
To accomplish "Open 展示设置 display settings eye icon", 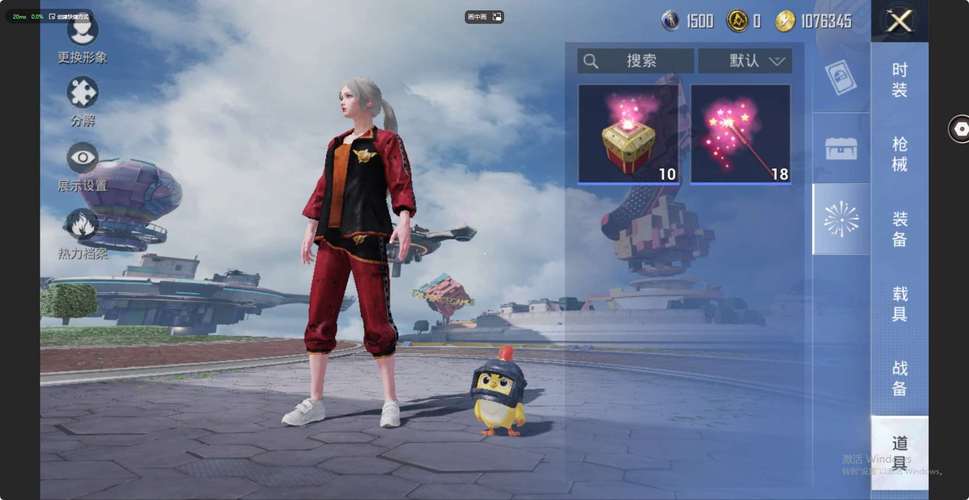I will (82, 159).
